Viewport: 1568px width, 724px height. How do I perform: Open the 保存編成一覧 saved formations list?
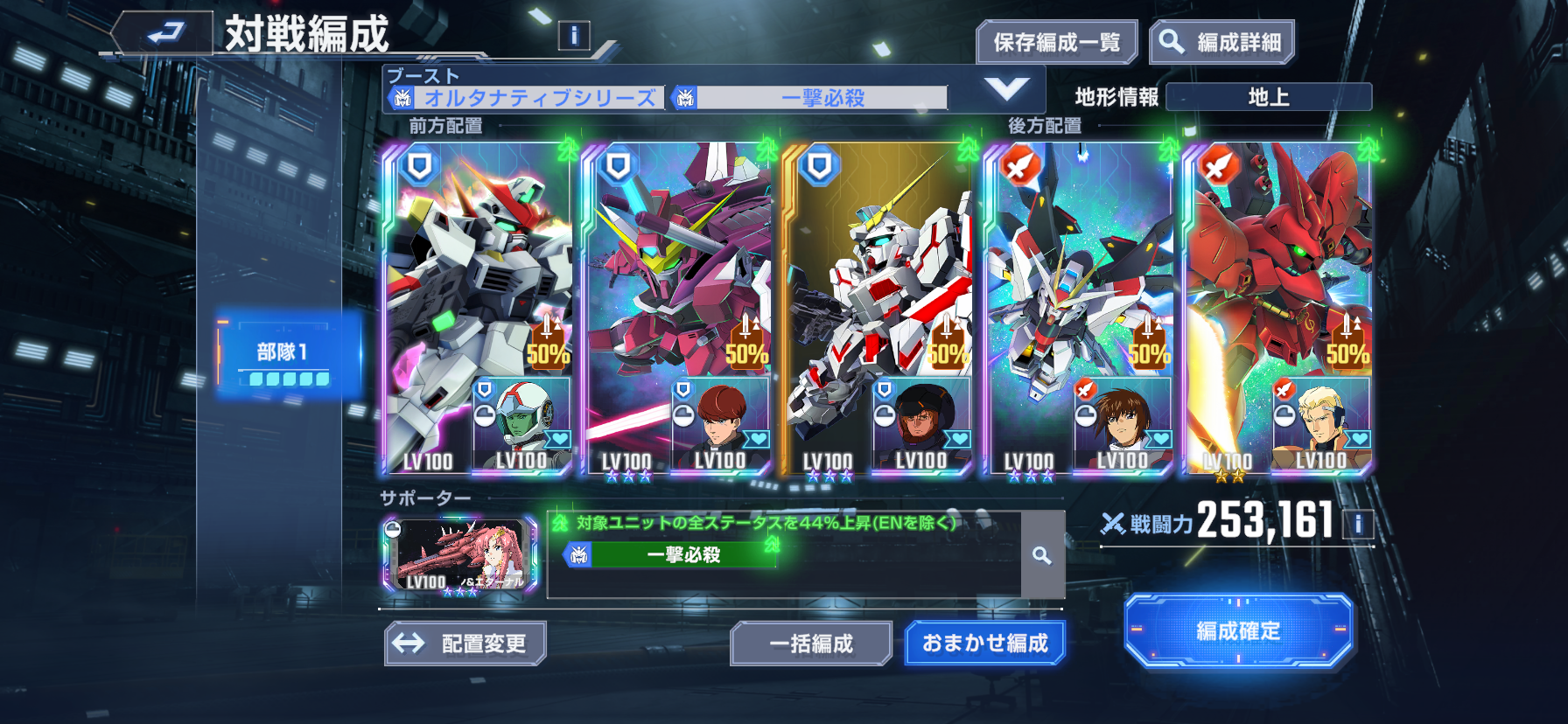pyautogui.click(x=1056, y=42)
